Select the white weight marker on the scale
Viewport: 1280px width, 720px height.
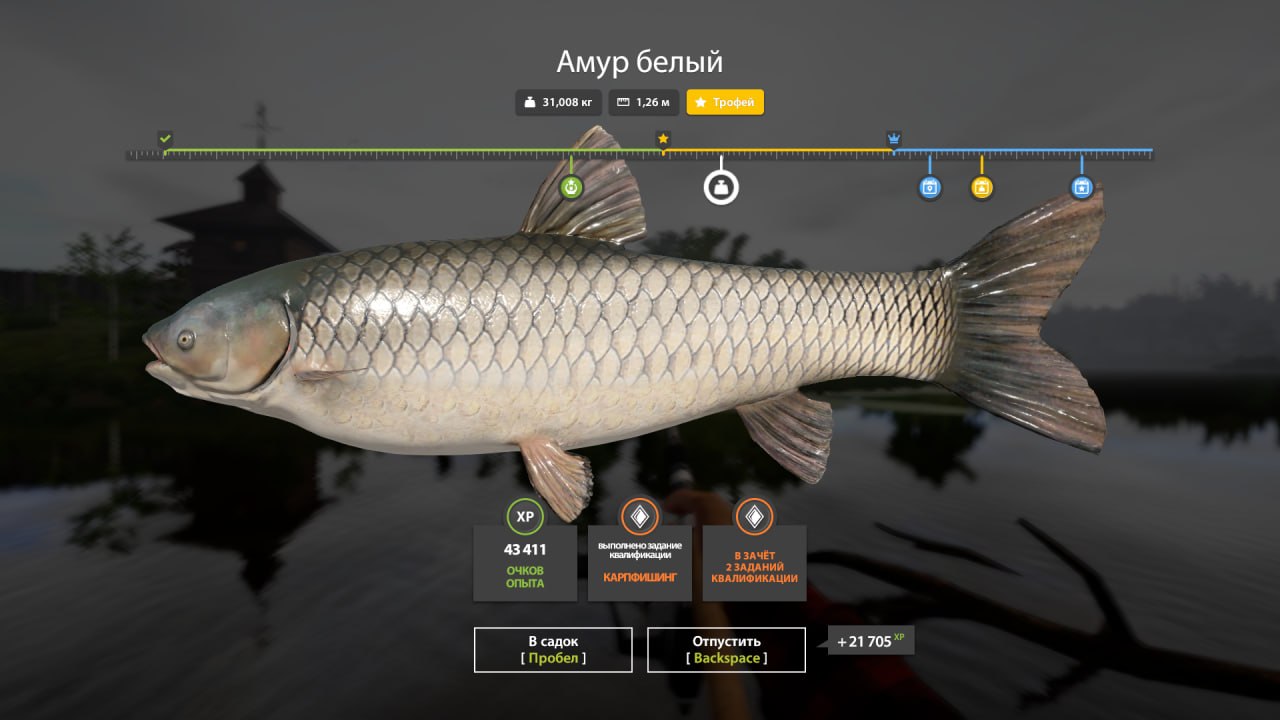click(x=721, y=187)
